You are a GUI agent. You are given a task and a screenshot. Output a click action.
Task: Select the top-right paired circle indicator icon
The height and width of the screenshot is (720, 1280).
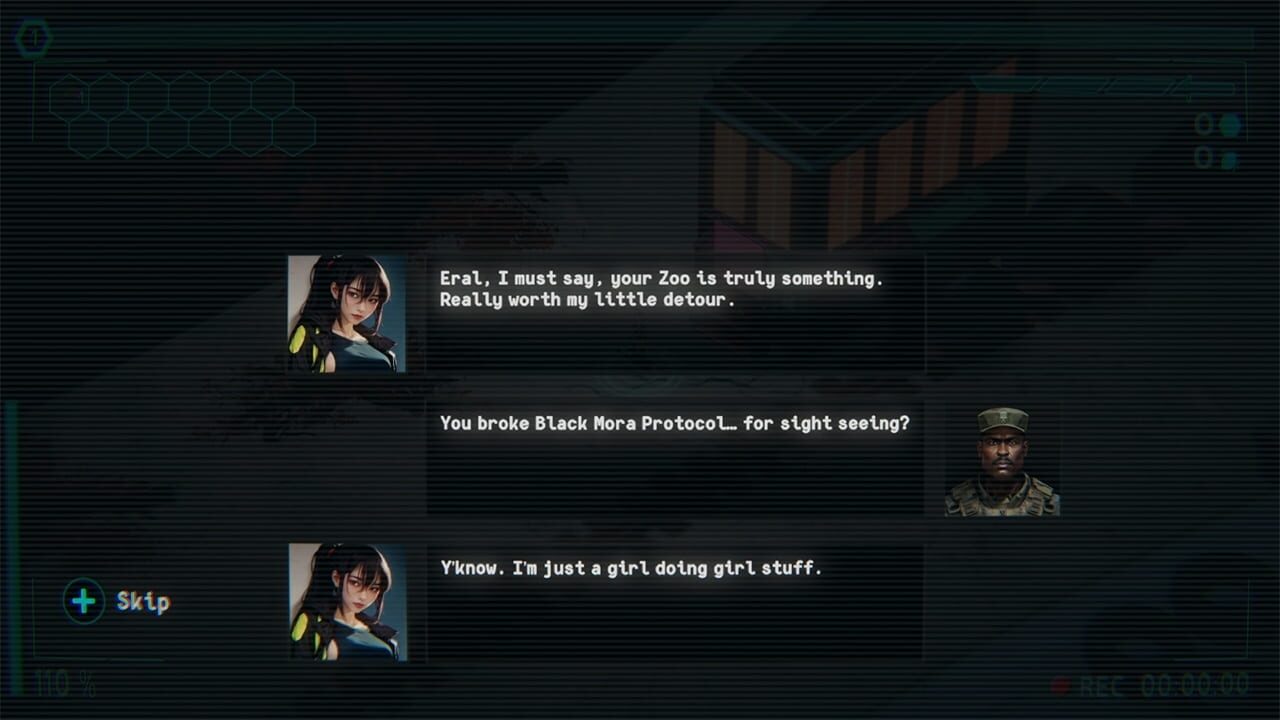pos(1216,124)
